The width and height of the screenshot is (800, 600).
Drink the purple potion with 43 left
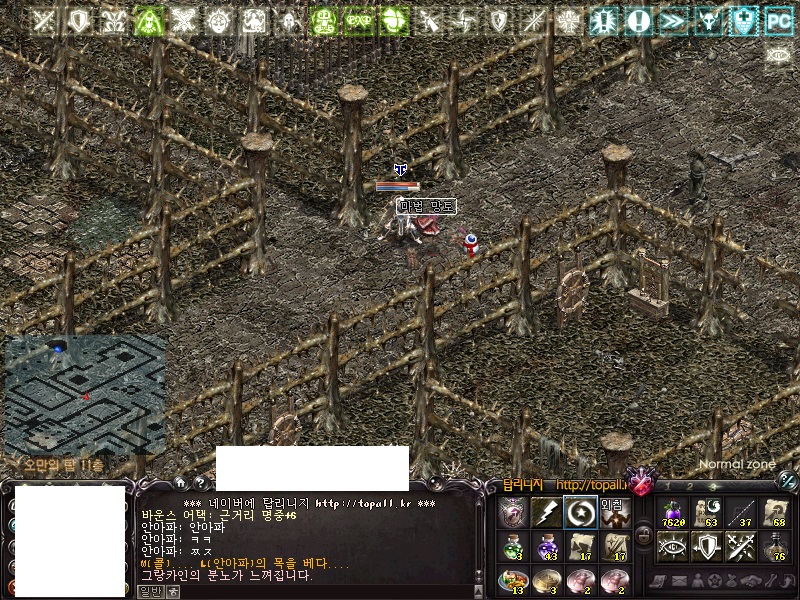[x=545, y=546]
